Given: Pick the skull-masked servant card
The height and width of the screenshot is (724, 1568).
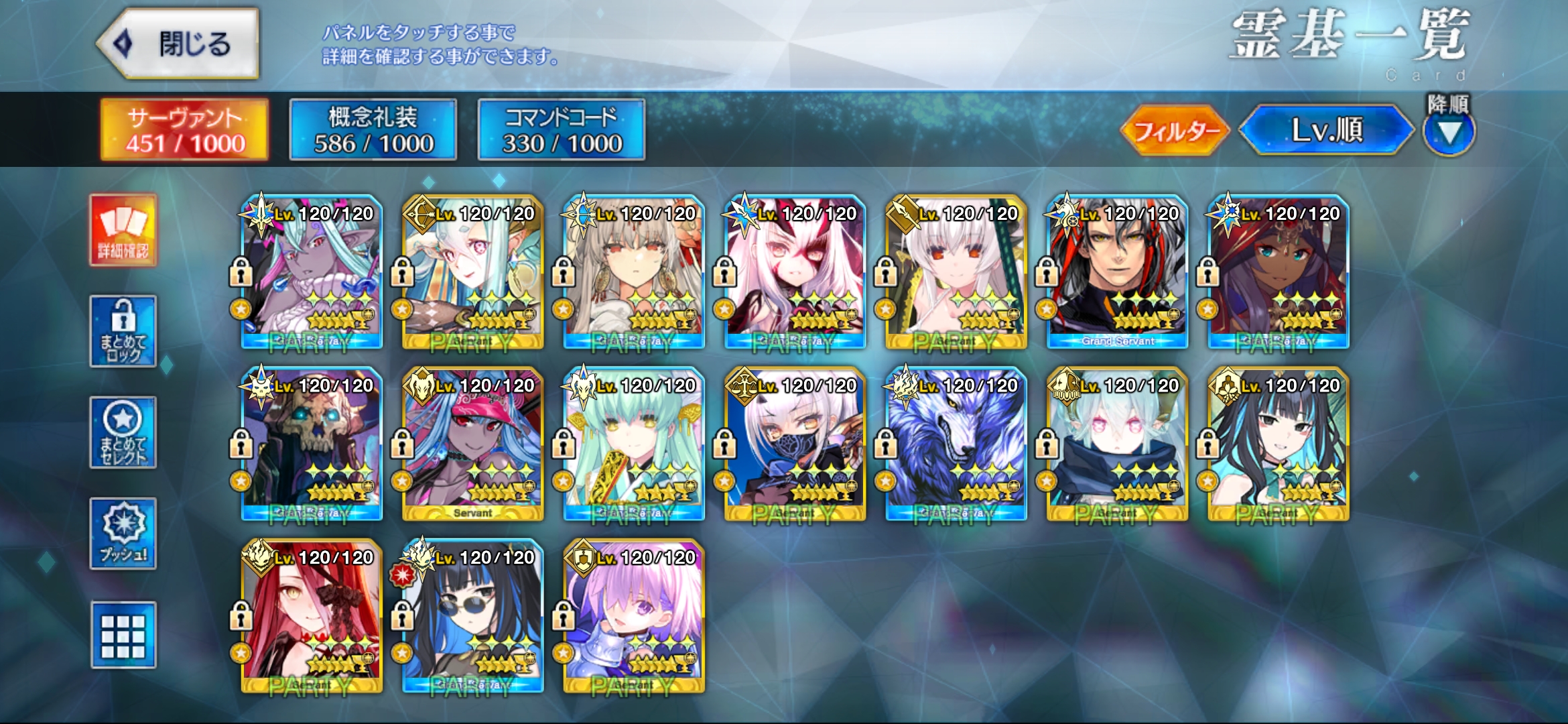Looking at the screenshot, I should point(312,444).
